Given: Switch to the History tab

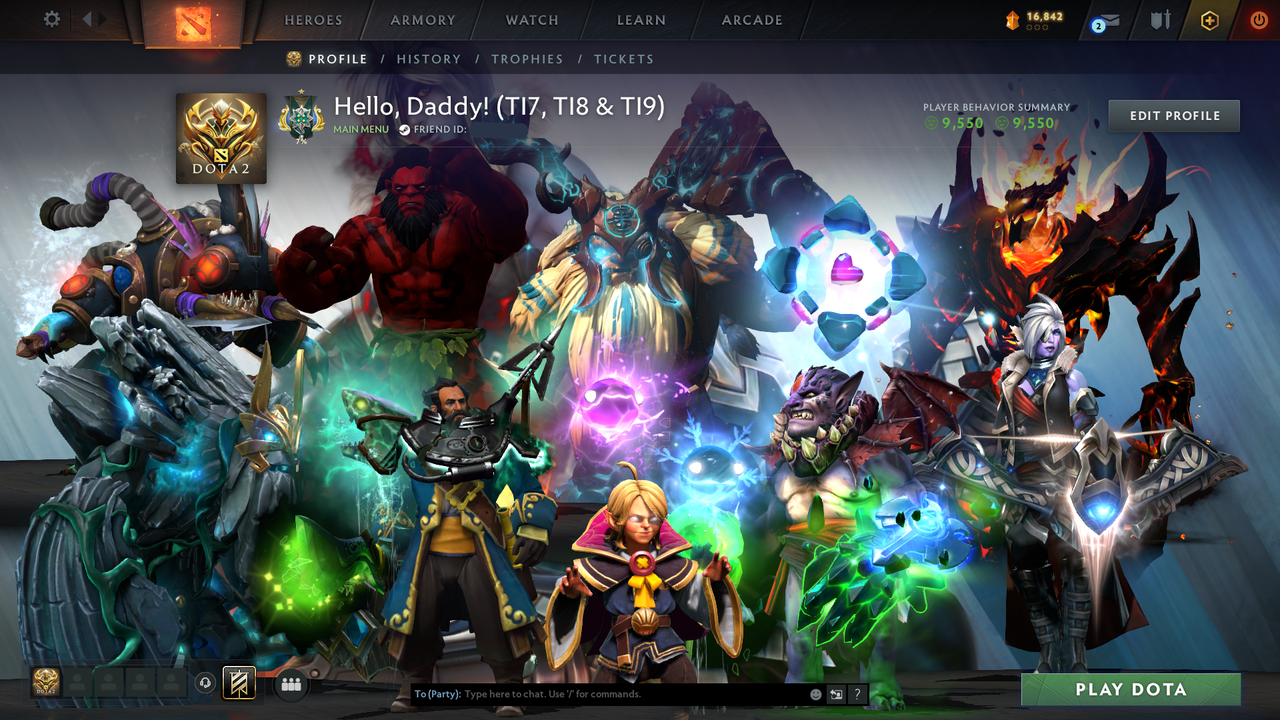Looking at the screenshot, I should click(x=429, y=59).
